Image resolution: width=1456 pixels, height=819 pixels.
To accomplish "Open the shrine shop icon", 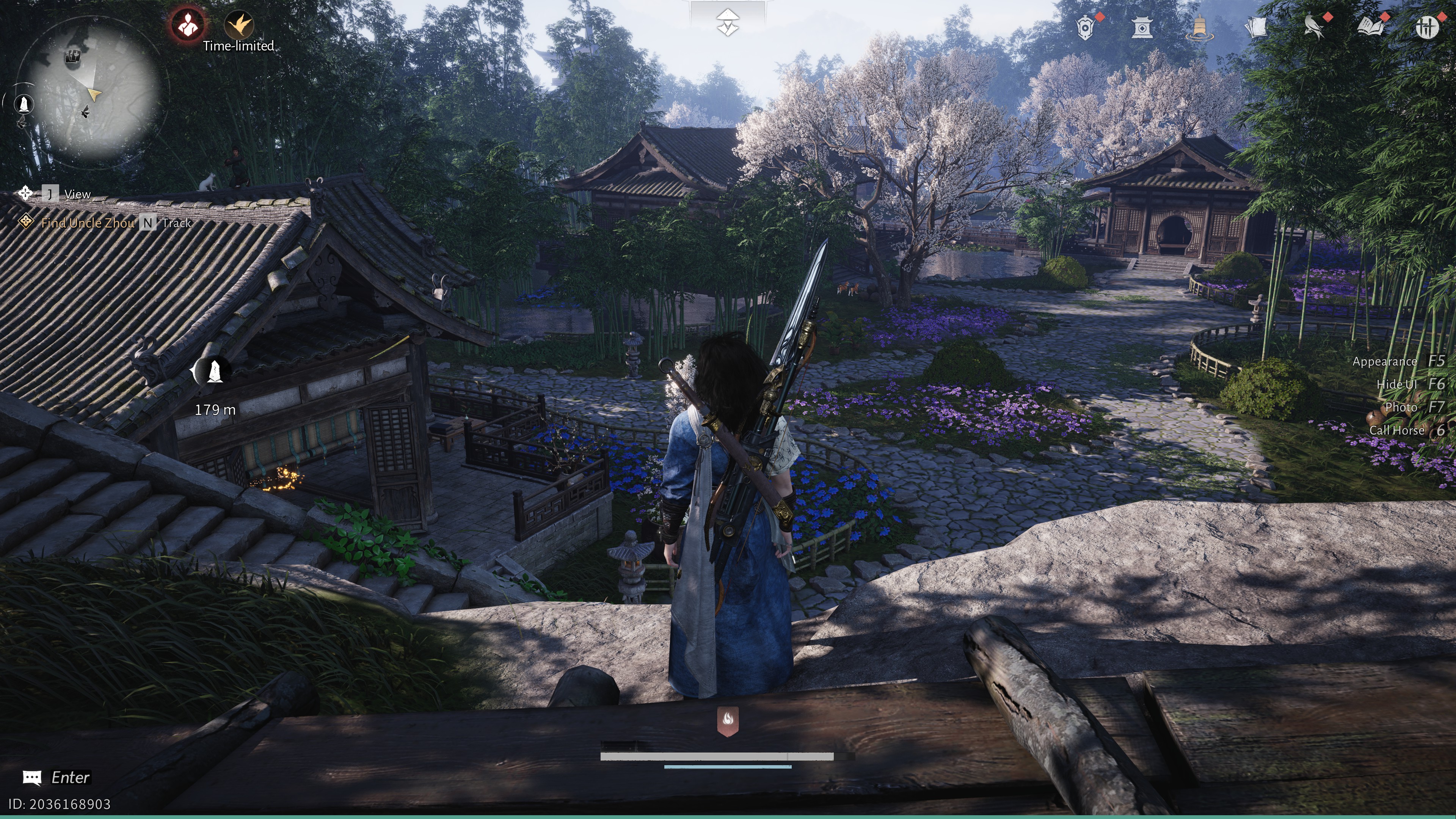I will click(x=1142, y=27).
